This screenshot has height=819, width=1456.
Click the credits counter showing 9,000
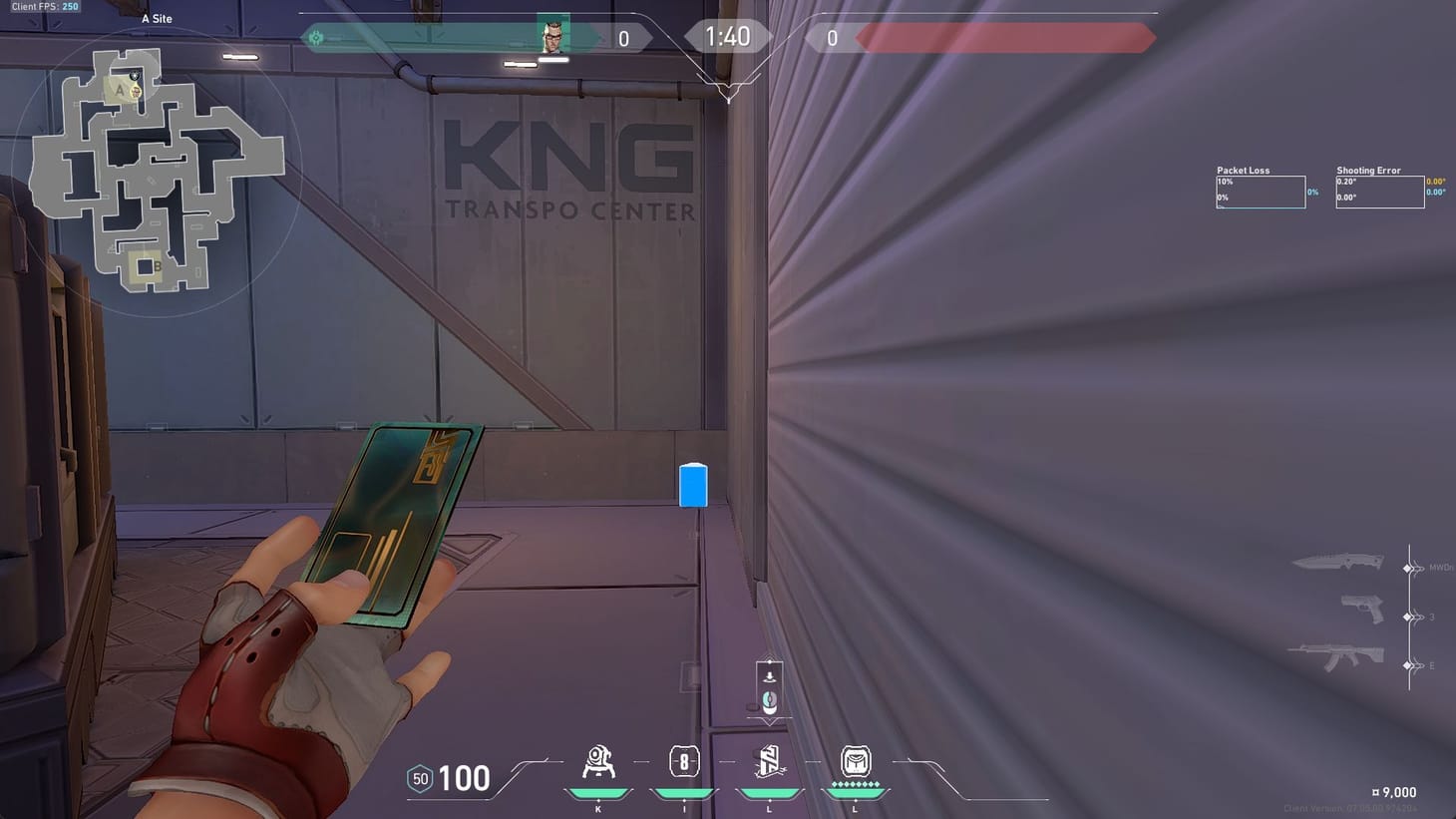[x=1395, y=792]
